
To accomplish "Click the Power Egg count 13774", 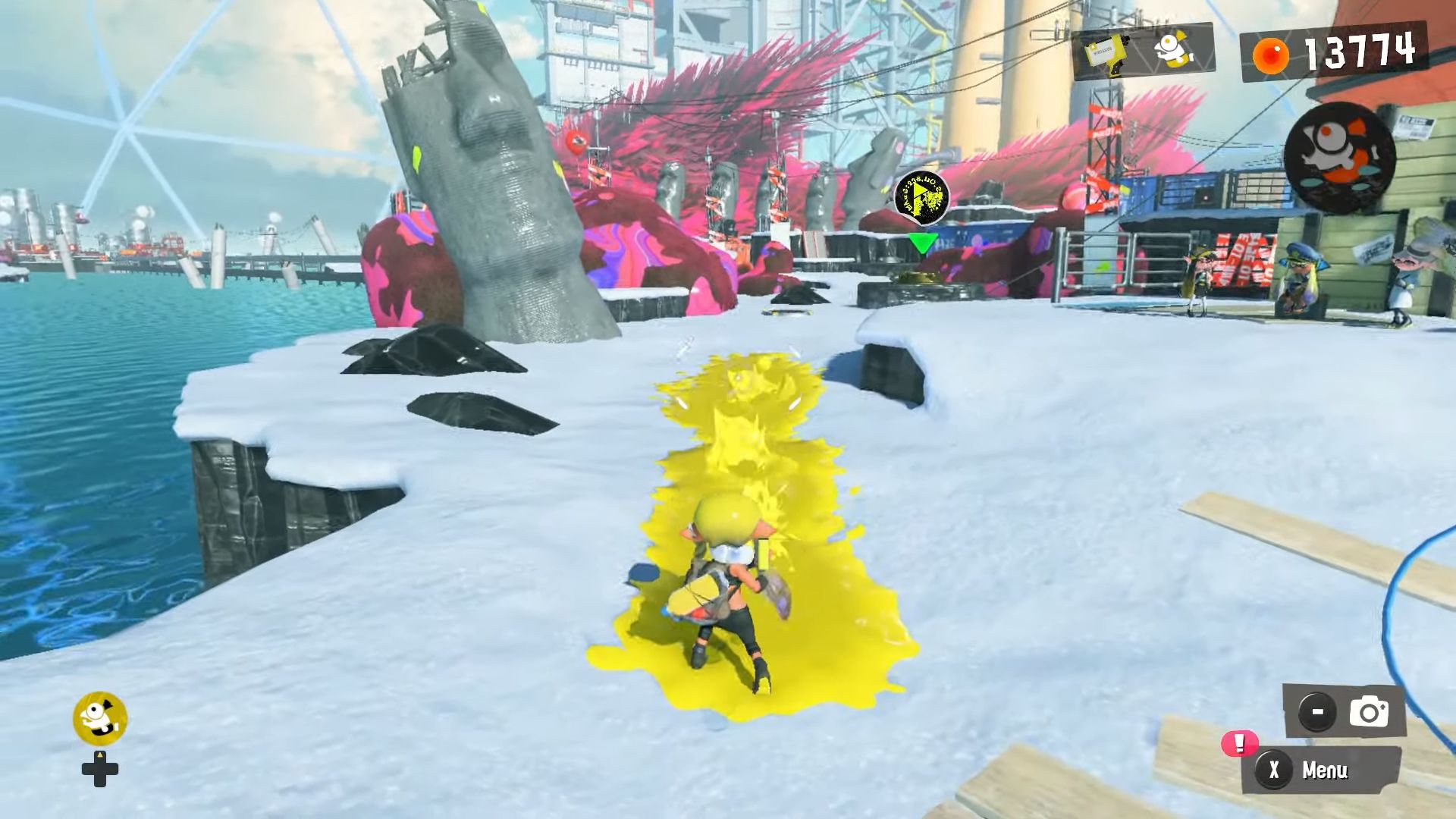I will pos(1361,52).
